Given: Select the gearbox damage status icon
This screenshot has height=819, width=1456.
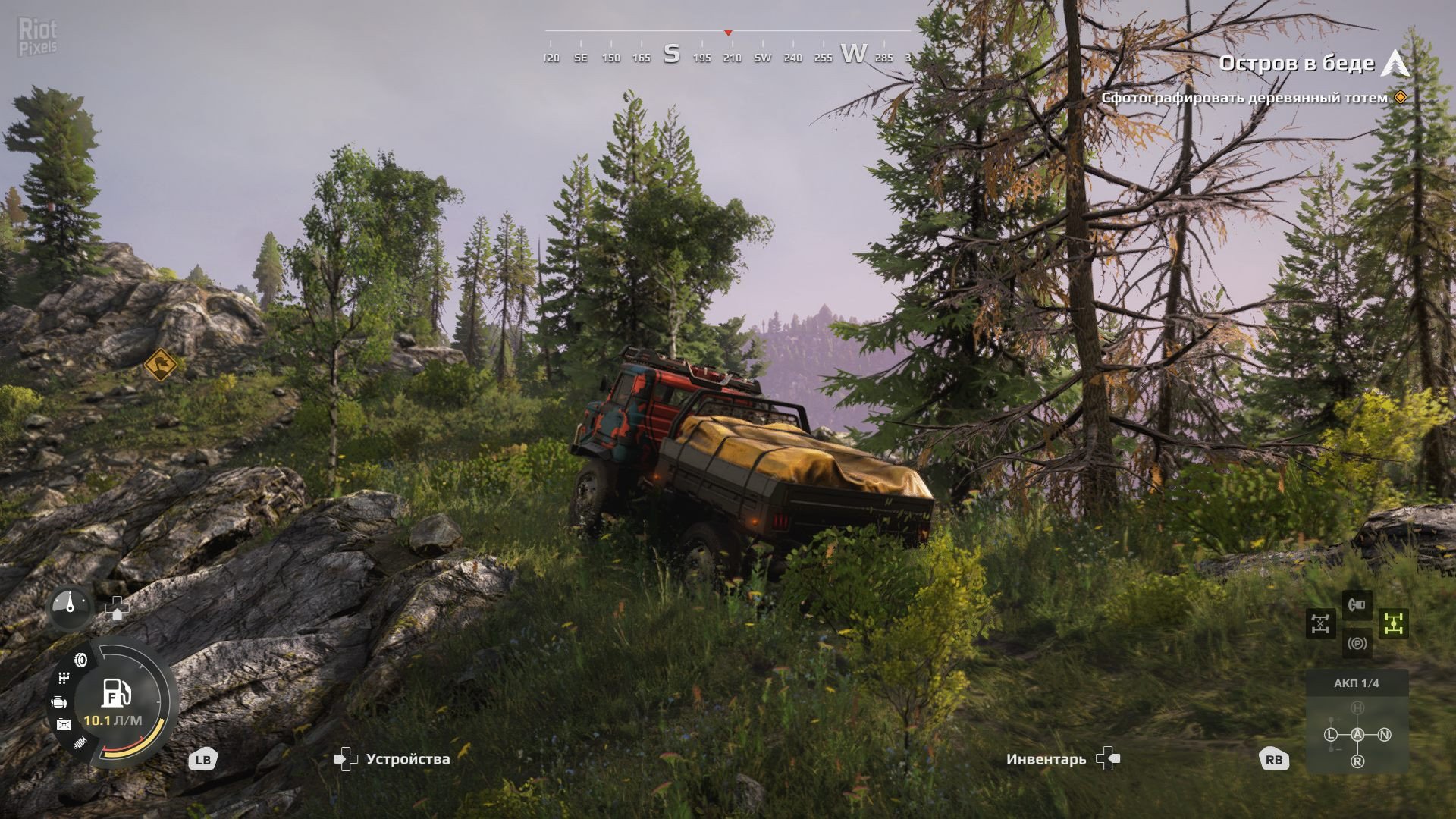Looking at the screenshot, I should 64,677.
